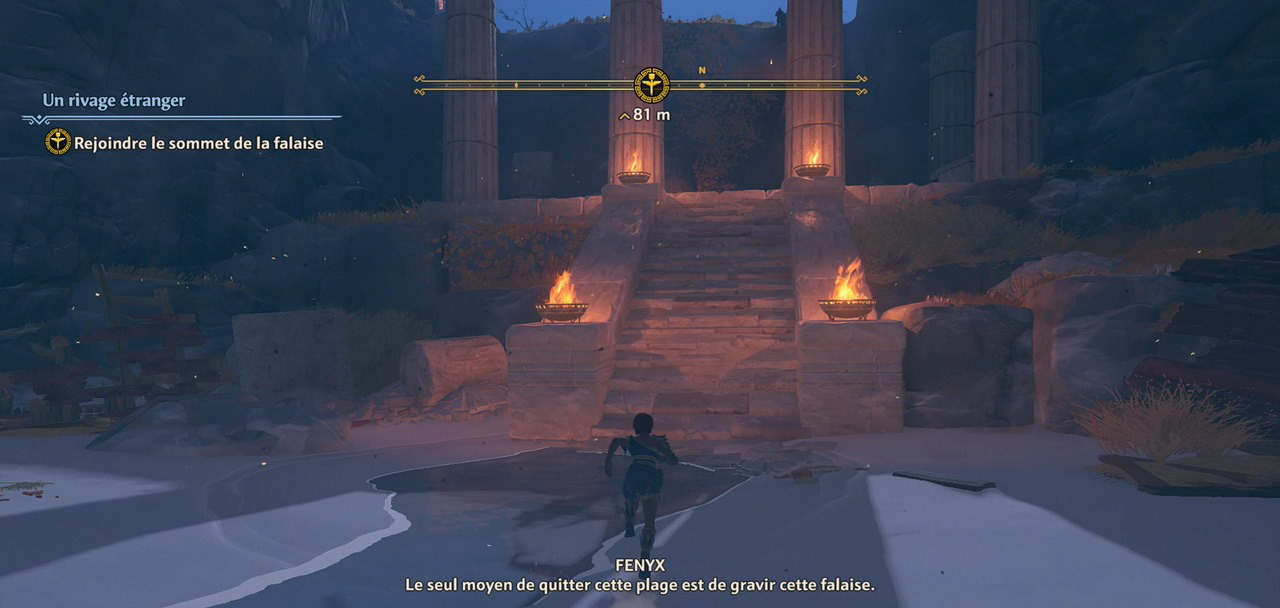The width and height of the screenshot is (1280, 608).
Task: Click the gold quest icon beside the objective
Action: pos(58,142)
